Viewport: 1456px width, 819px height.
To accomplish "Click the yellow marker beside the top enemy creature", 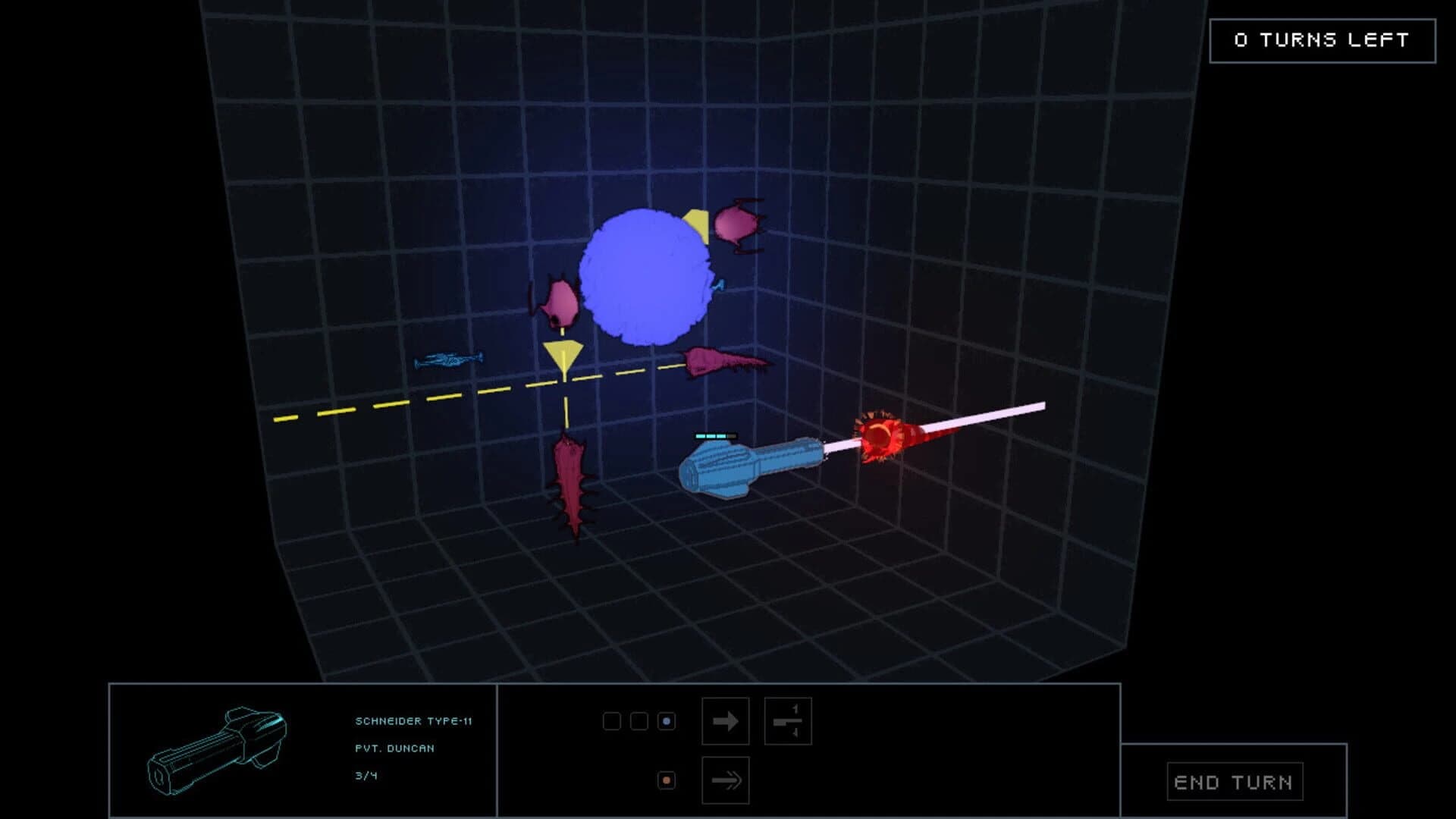I will (x=695, y=224).
